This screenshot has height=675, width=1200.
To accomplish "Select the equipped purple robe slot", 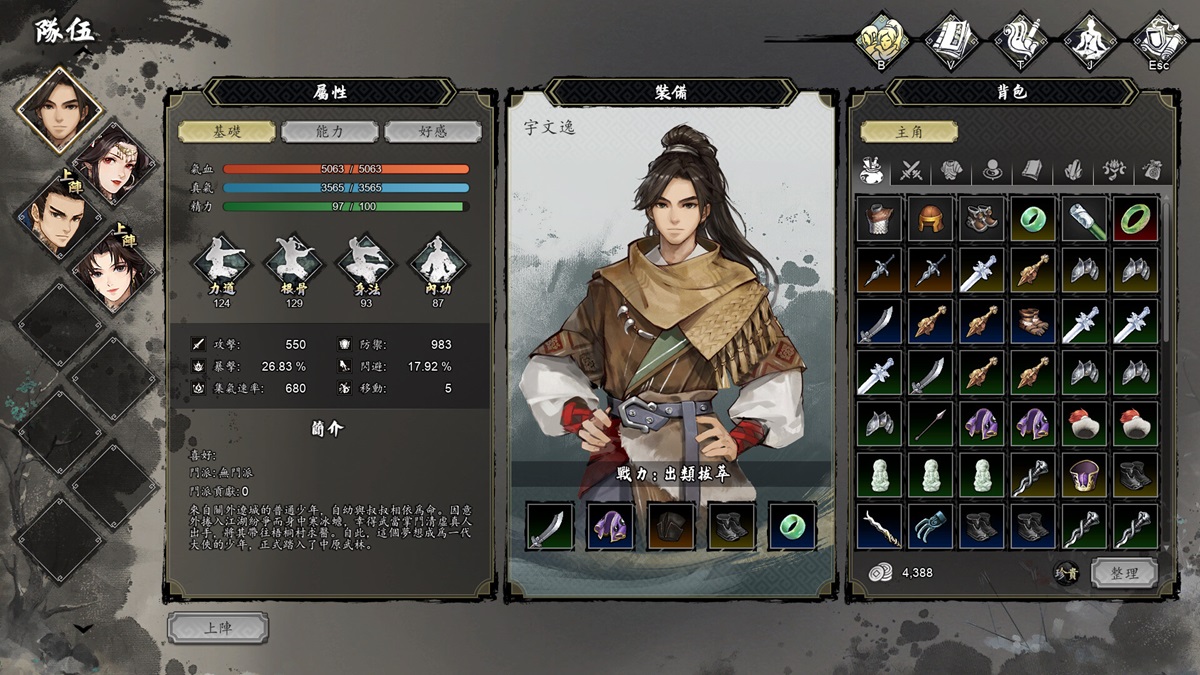I will (x=611, y=527).
